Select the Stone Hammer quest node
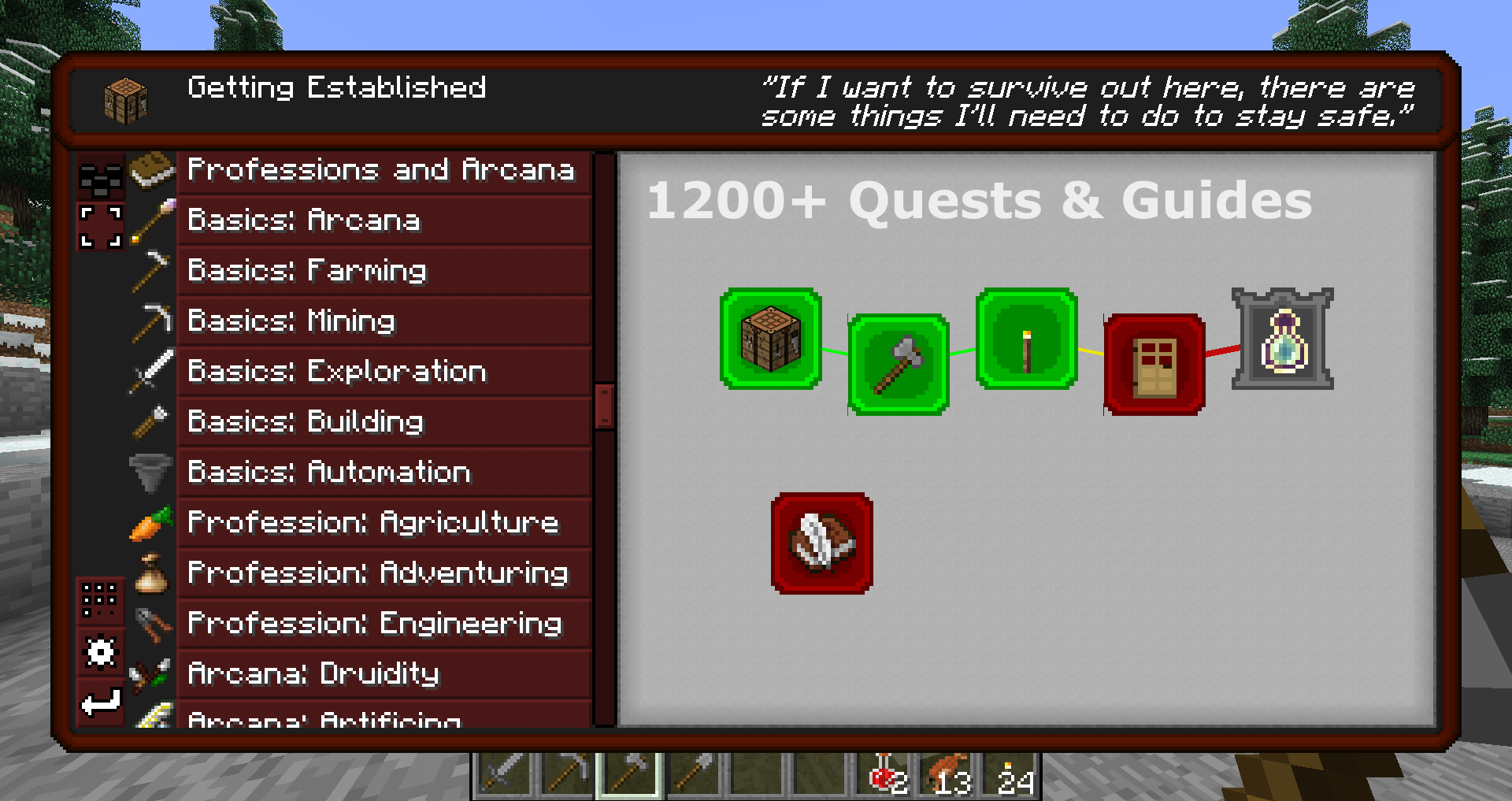Screen dimensions: 1512x801 tap(897, 361)
